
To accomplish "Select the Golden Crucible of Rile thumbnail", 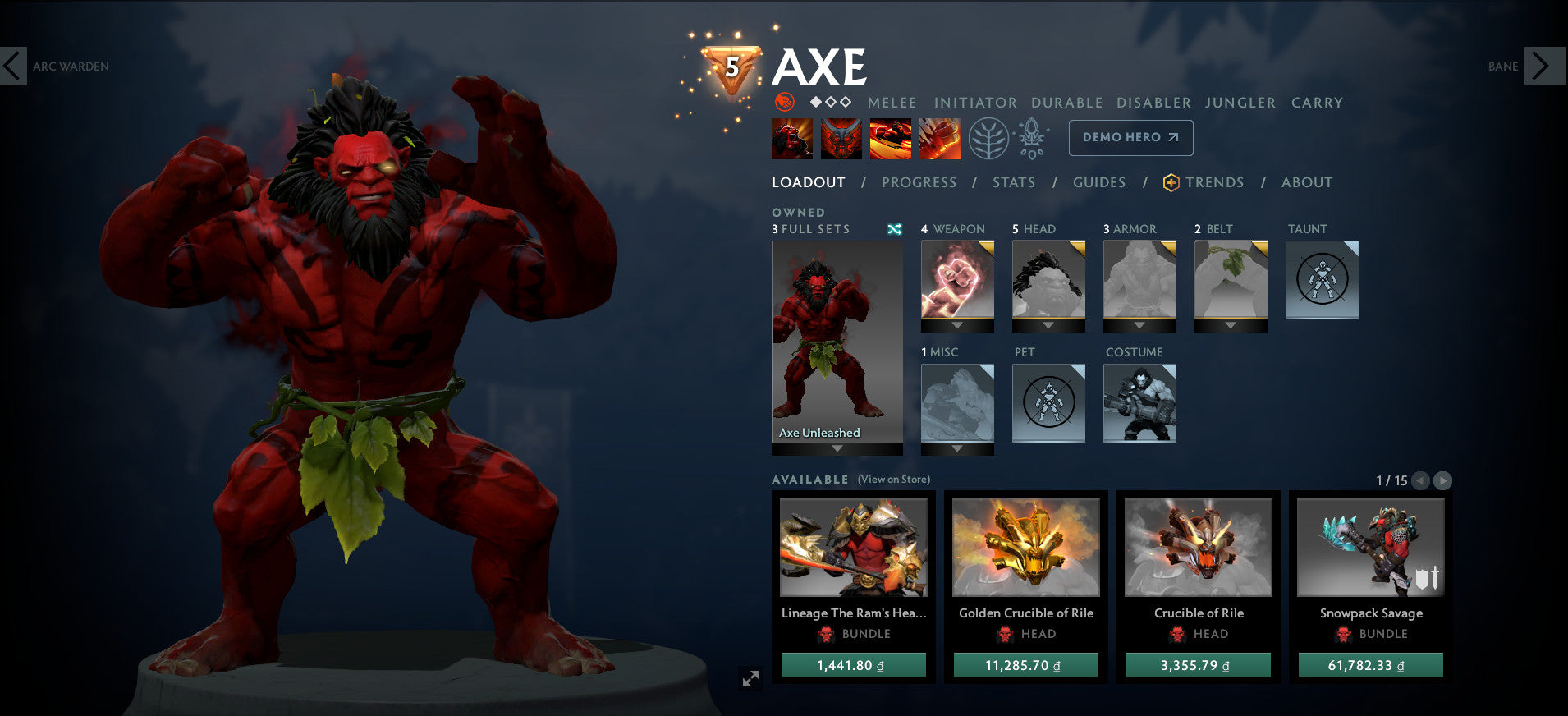I will tap(1025, 548).
